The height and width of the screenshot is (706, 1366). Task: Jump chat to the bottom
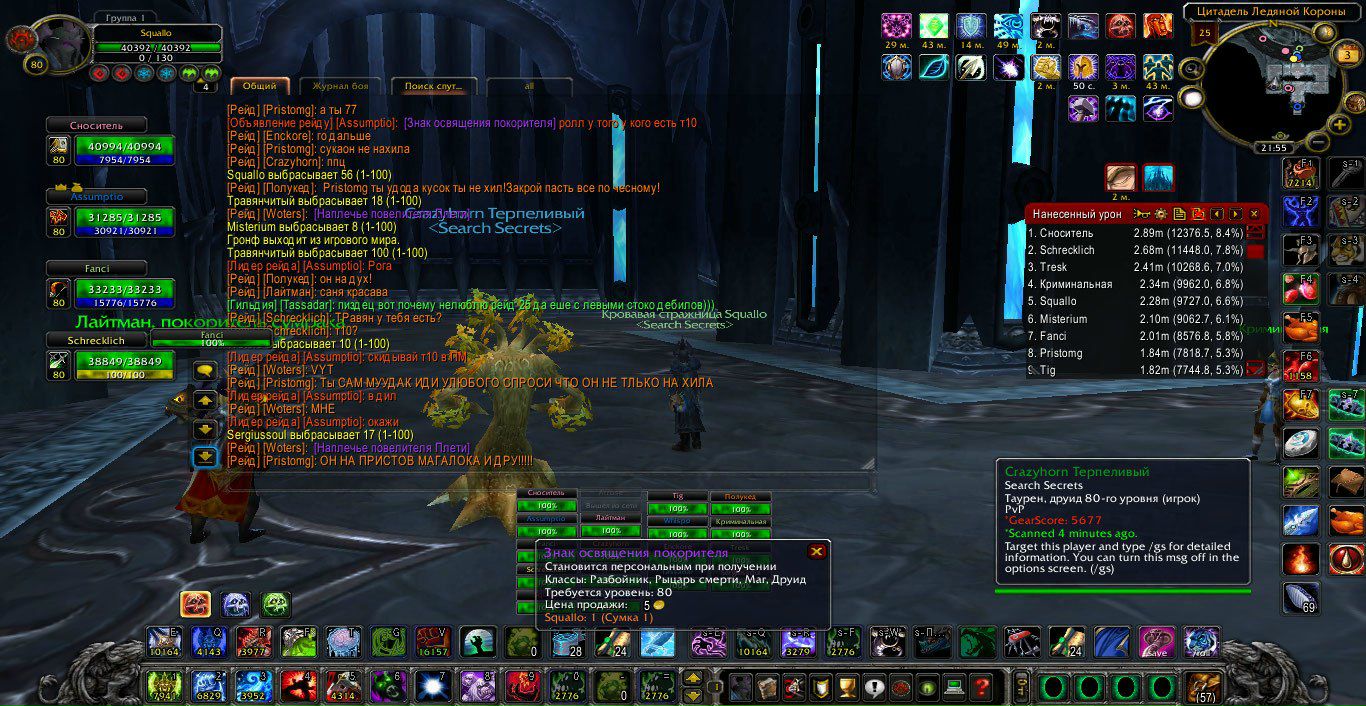point(205,457)
